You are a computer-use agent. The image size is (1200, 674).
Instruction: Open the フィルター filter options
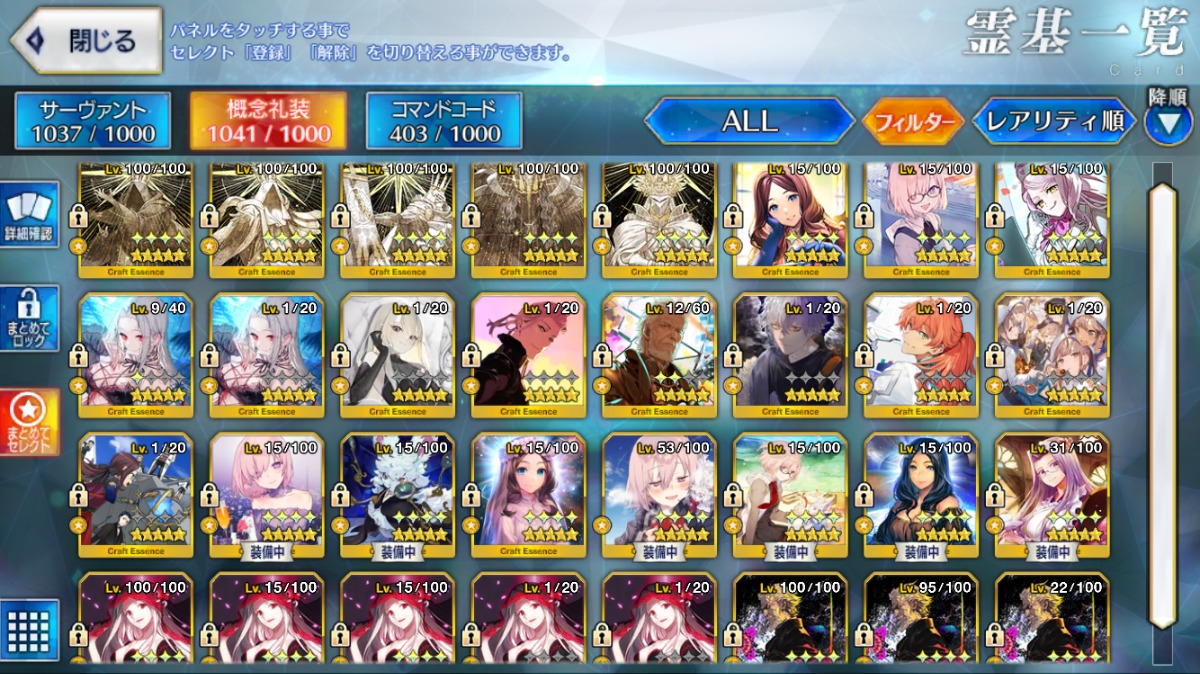[913, 122]
